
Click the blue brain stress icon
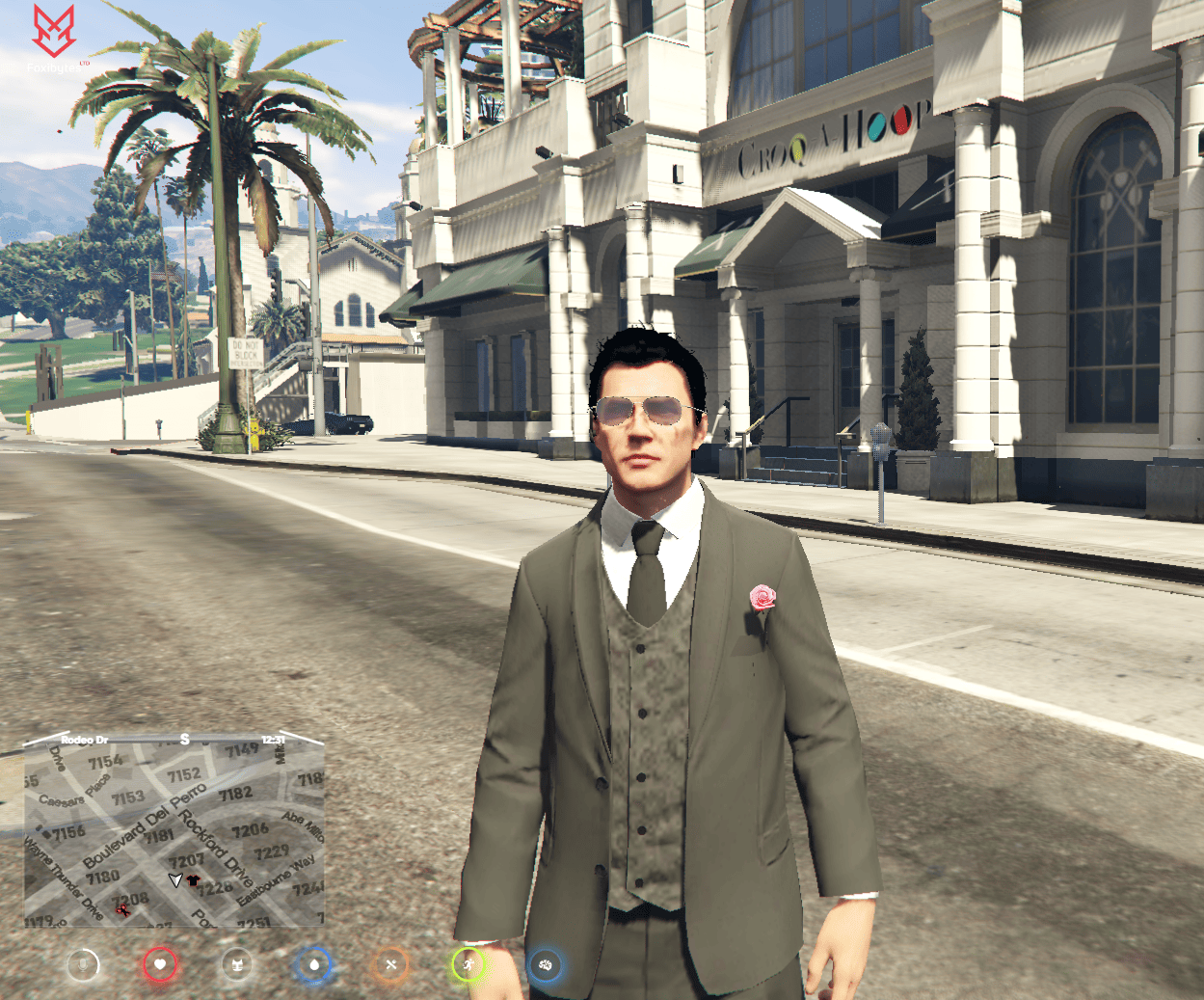click(x=545, y=963)
